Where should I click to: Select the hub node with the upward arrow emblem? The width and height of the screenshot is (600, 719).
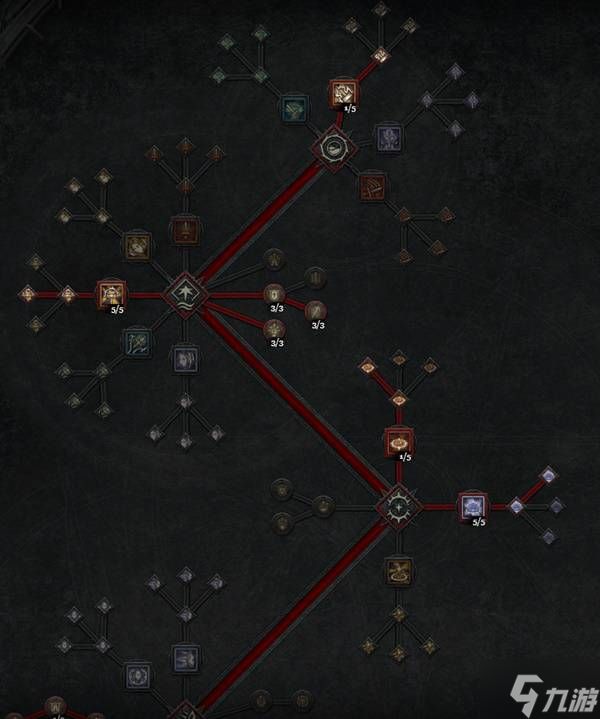185,294
